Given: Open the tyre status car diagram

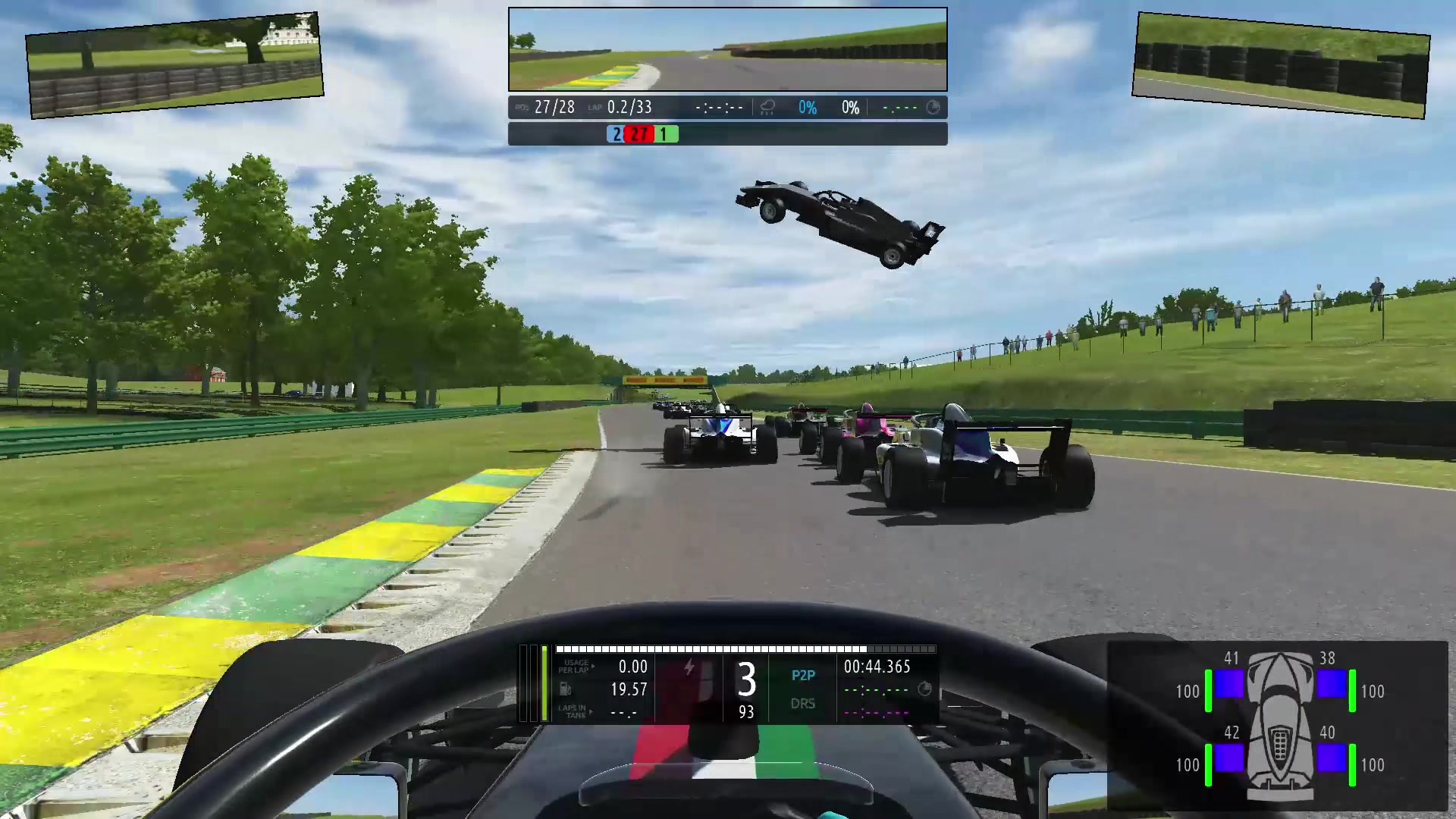Looking at the screenshot, I should [1280, 726].
